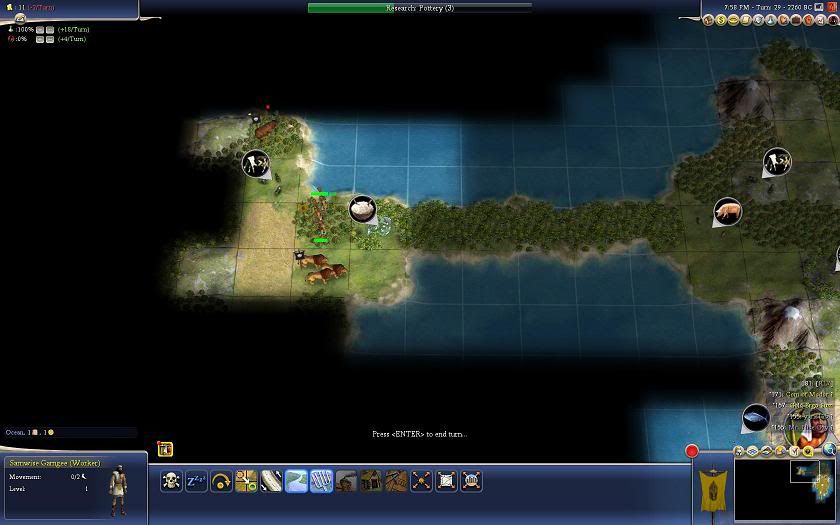Select the build road action
The image size is (840, 525).
pyautogui.click(x=271, y=481)
